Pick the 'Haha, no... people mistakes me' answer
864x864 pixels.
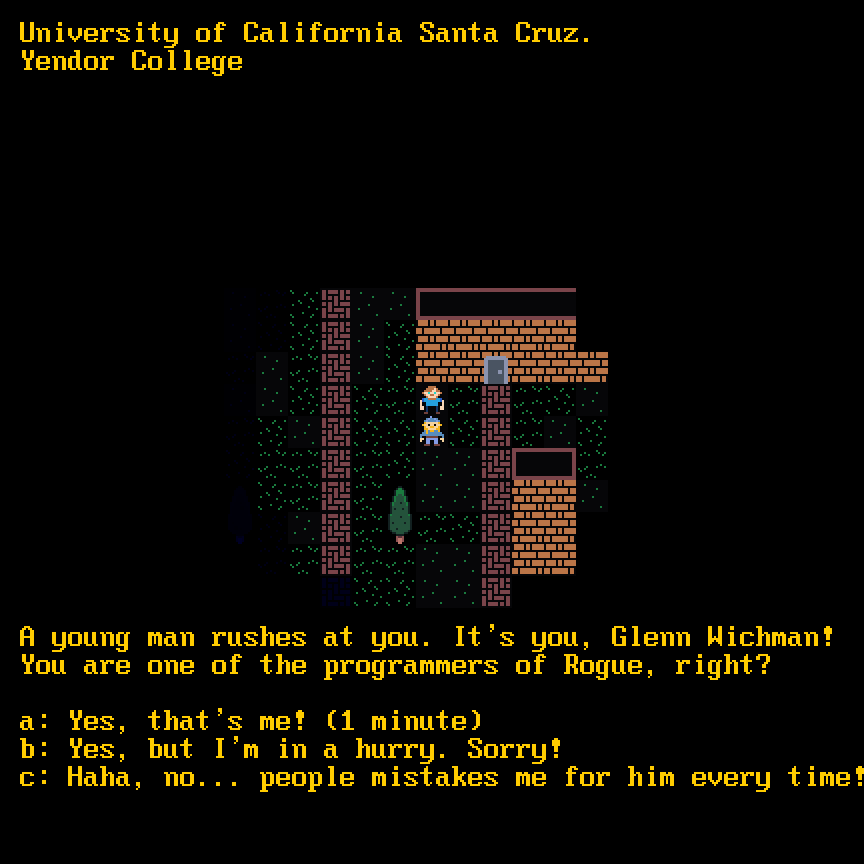pyautogui.click(x=440, y=777)
